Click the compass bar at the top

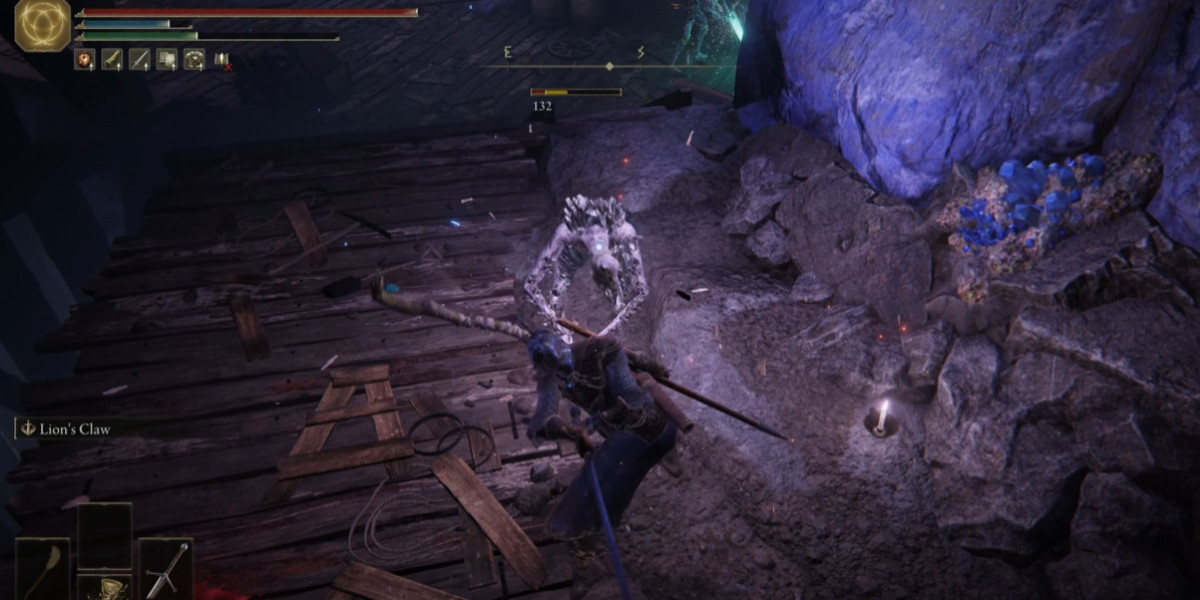tap(609, 65)
